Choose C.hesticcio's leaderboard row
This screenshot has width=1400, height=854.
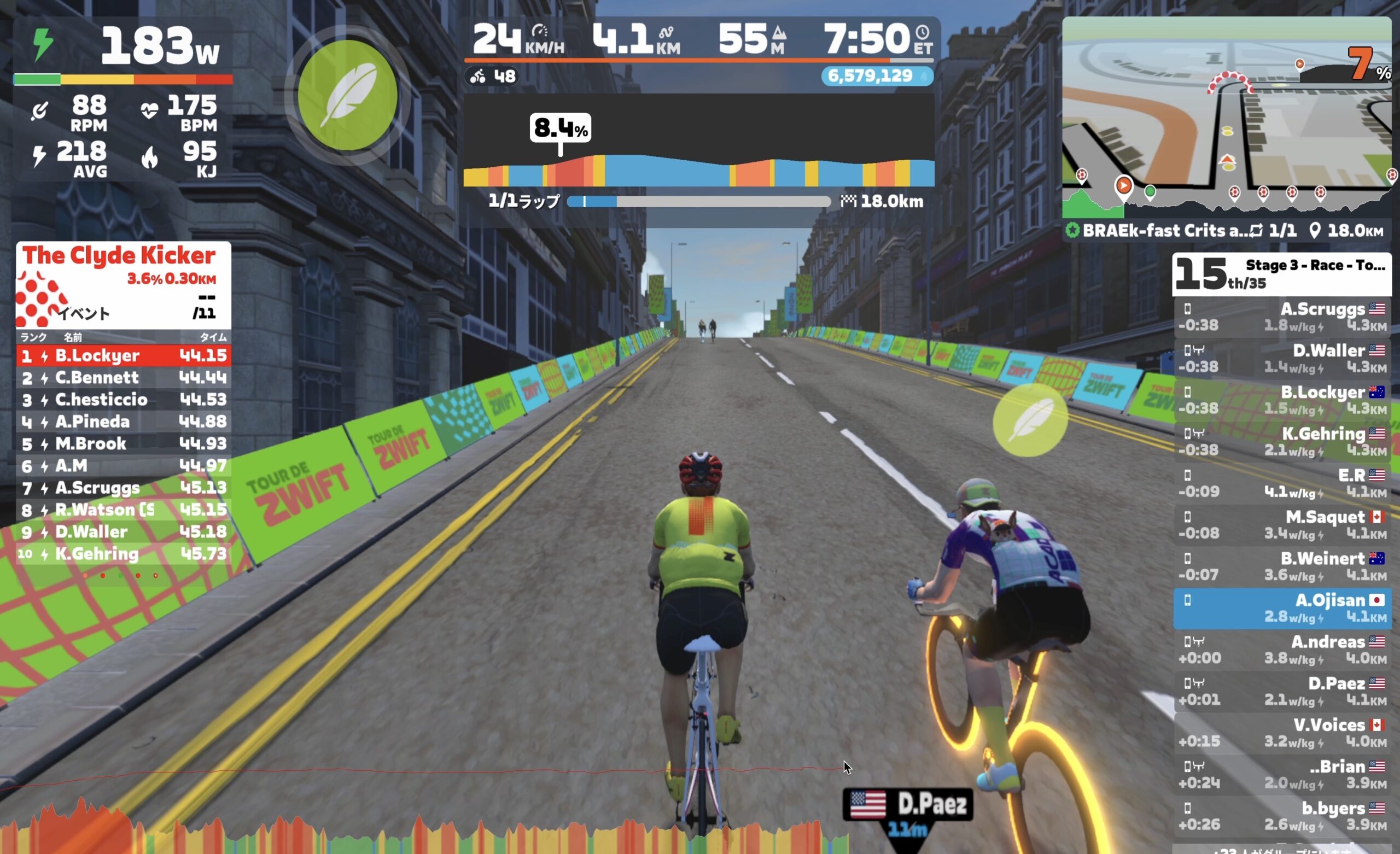coord(123,400)
